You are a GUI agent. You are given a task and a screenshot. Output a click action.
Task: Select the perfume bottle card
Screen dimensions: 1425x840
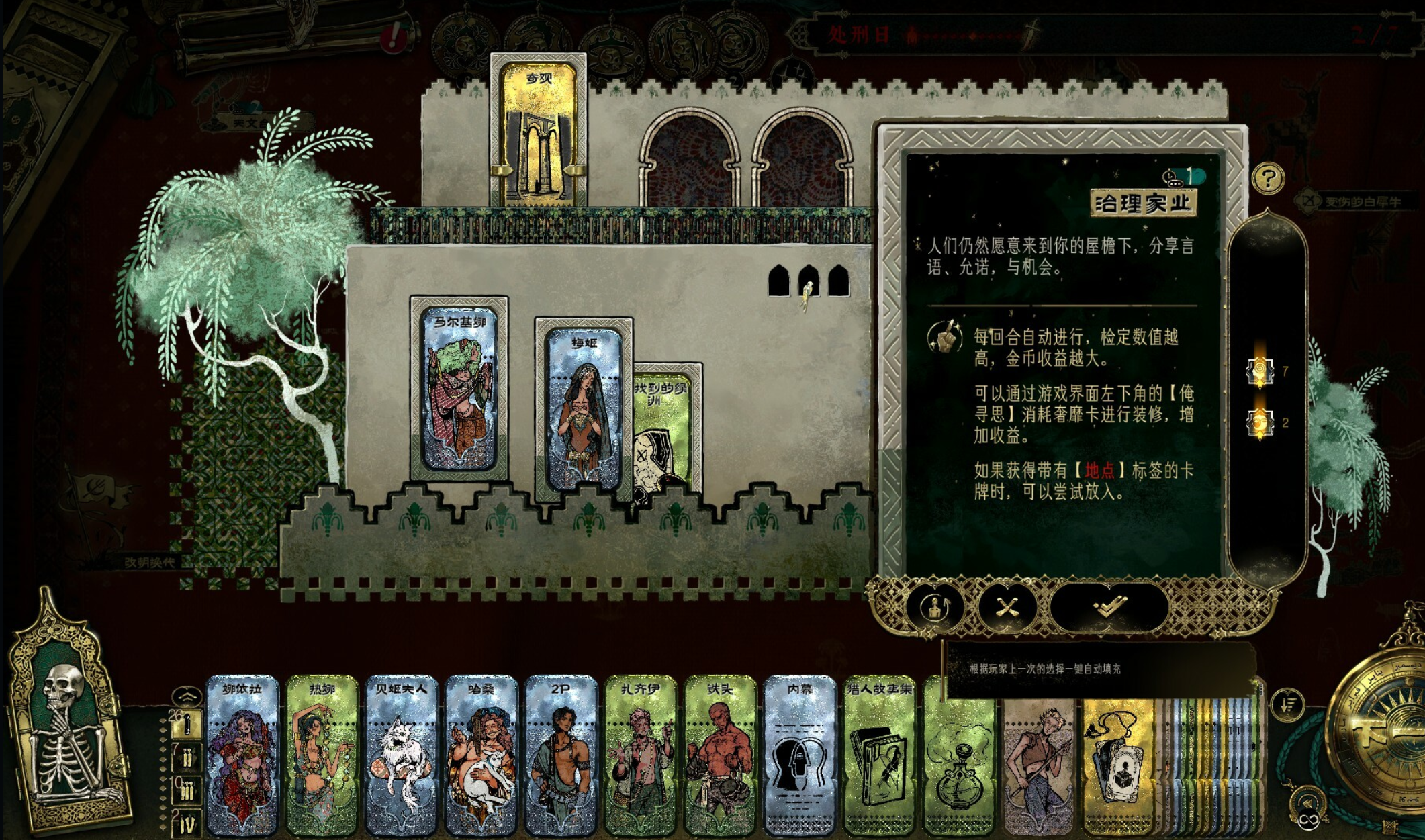click(x=959, y=759)
